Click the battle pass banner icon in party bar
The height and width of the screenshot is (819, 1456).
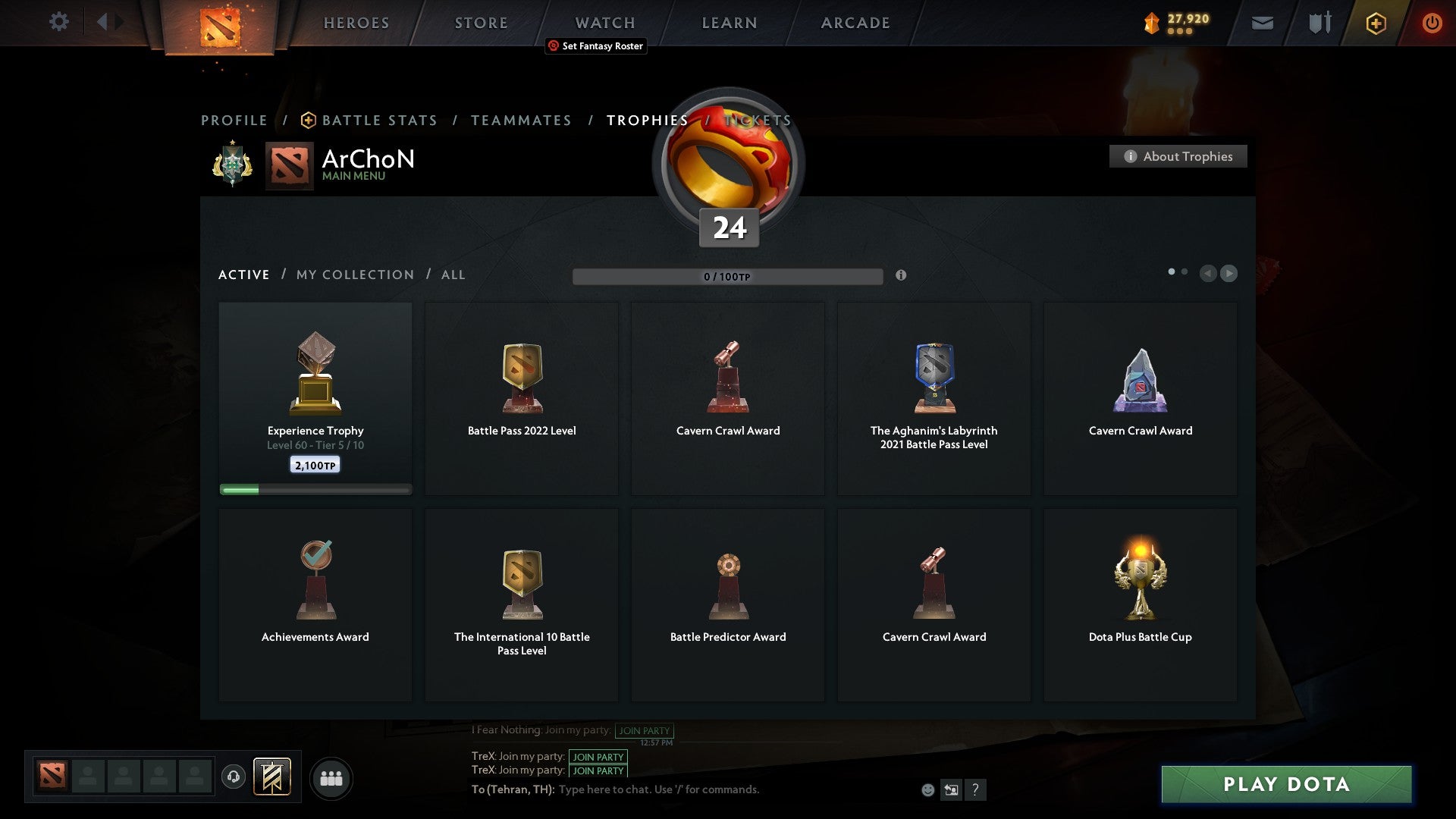click(x=273, y=777)
